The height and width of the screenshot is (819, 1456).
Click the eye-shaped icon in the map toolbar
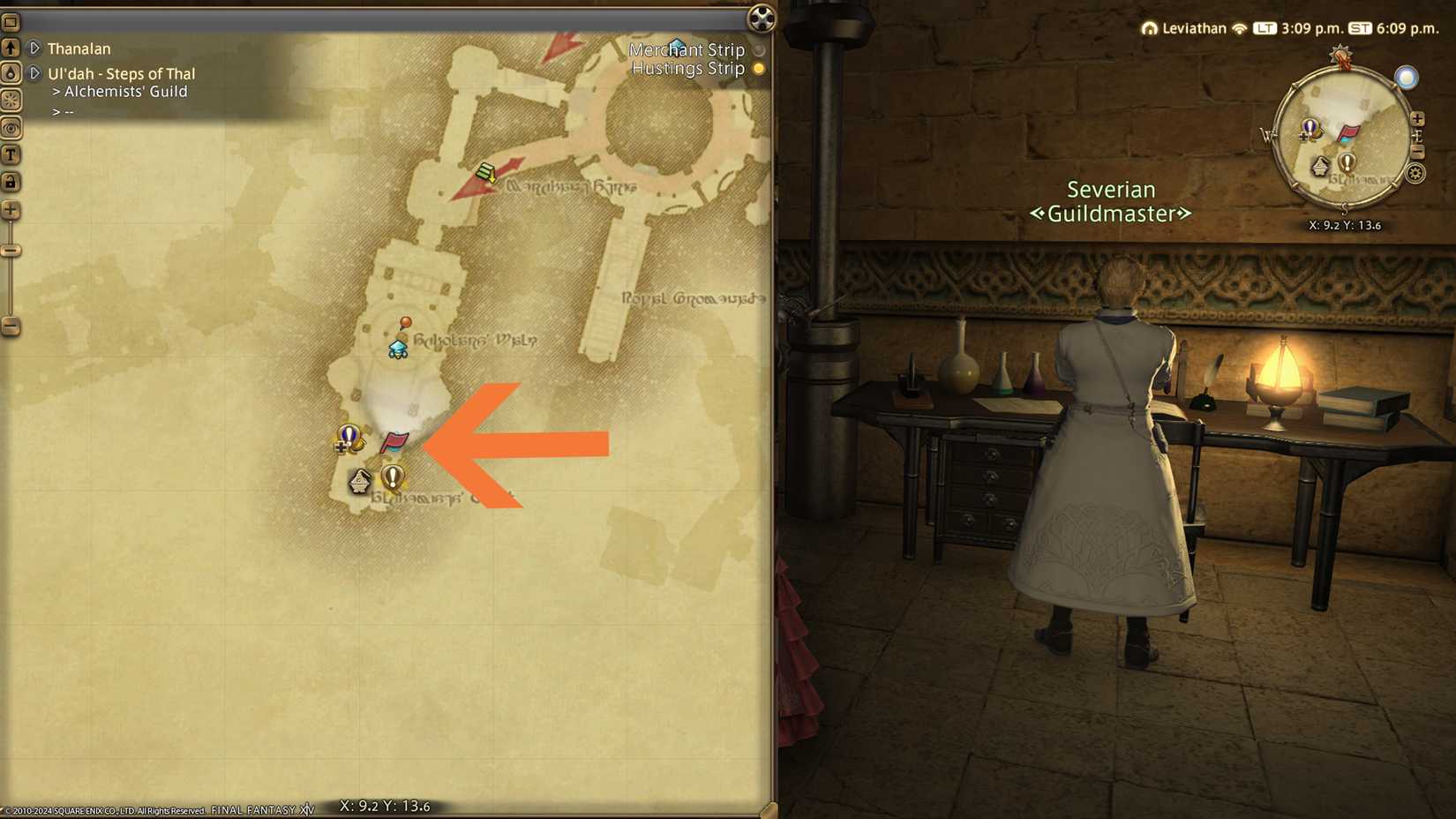[x=11, y=128]
